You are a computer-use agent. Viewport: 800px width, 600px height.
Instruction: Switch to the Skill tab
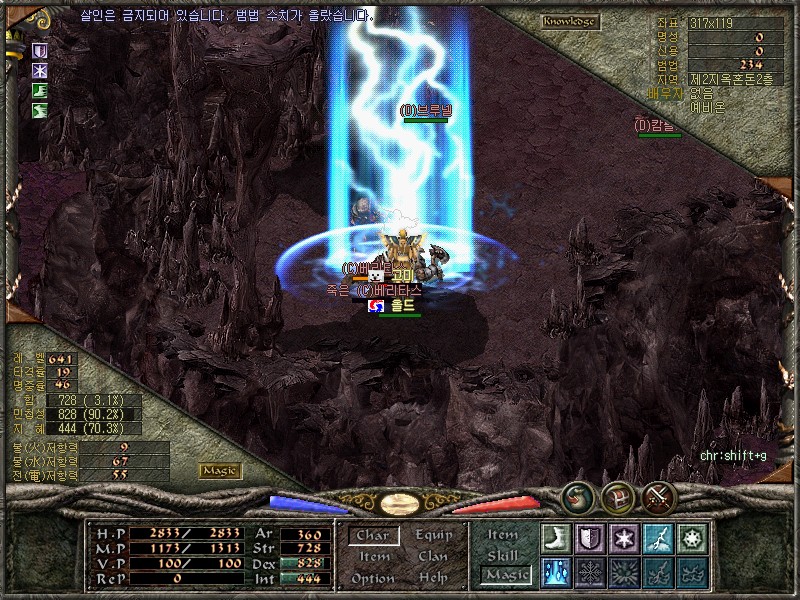tap(503, 555)
